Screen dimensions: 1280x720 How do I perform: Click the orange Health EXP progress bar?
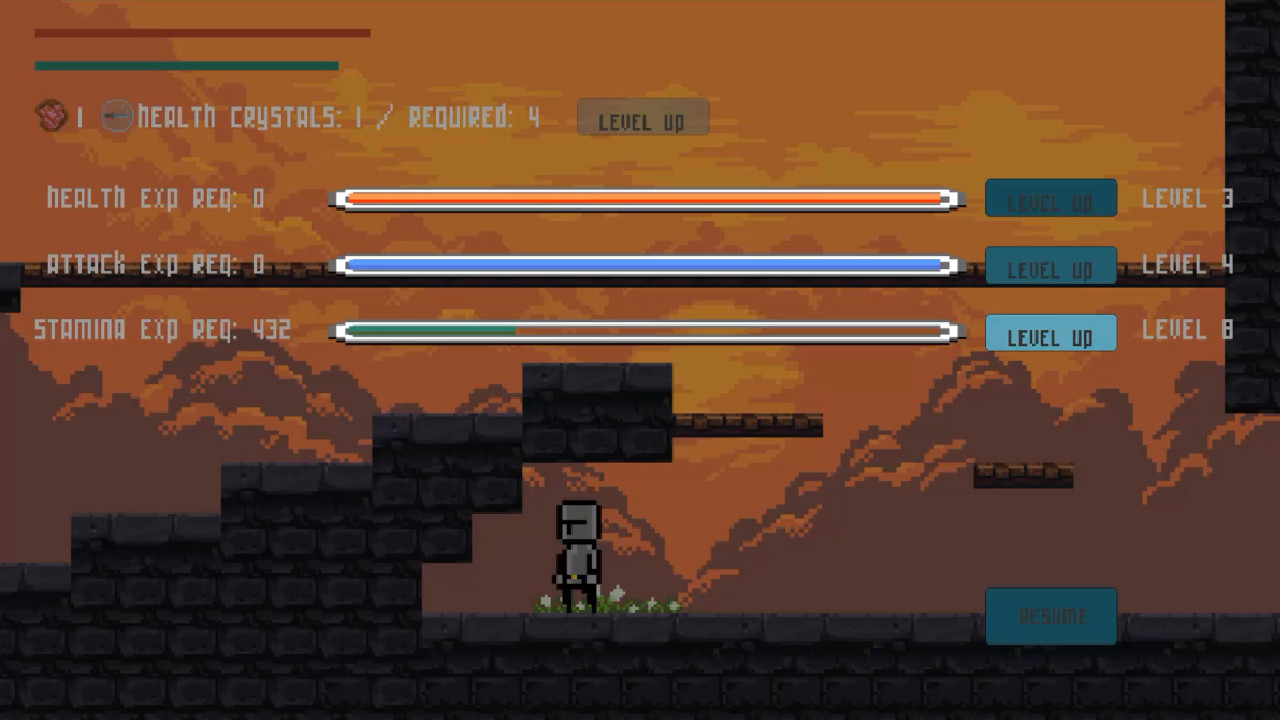pos(645,199)
